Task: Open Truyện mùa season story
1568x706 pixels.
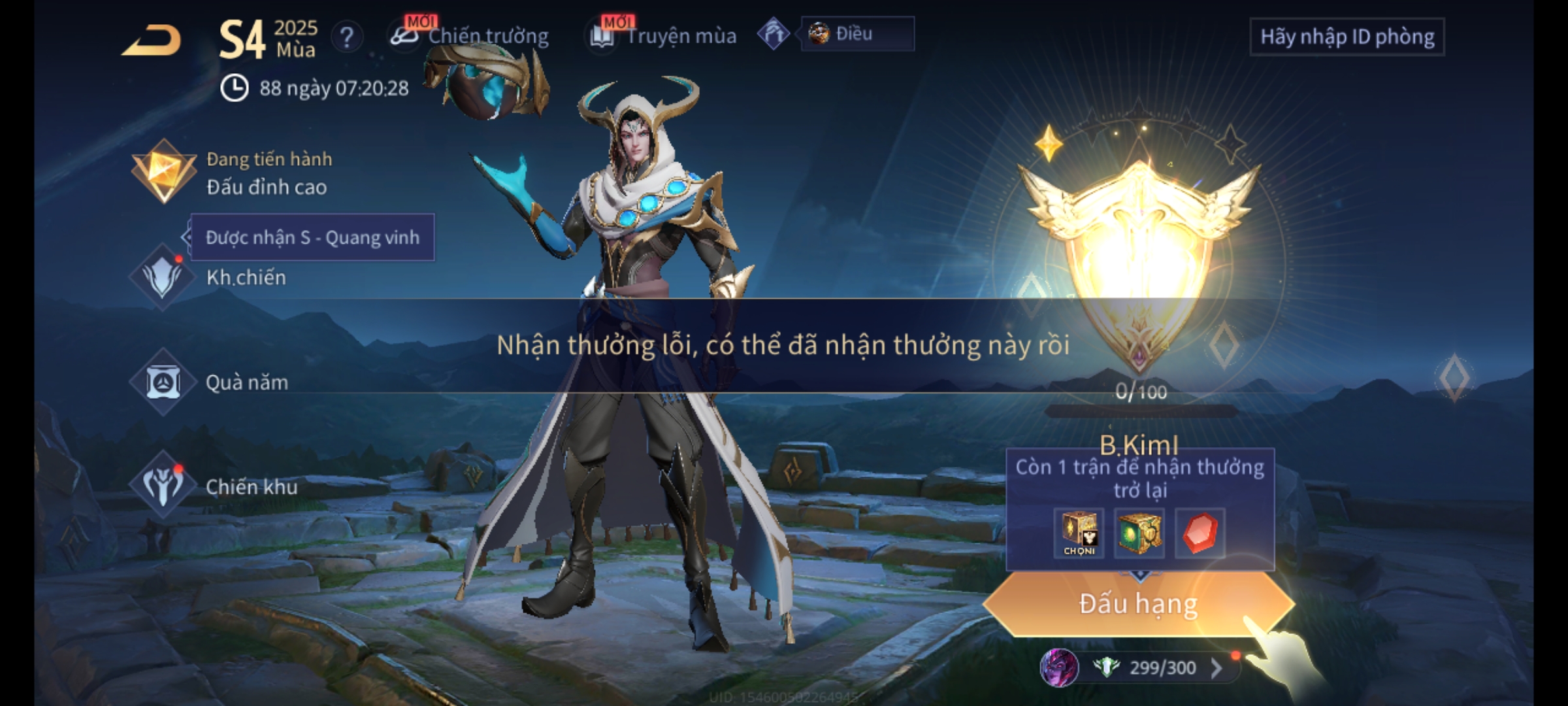Action: 664,36
